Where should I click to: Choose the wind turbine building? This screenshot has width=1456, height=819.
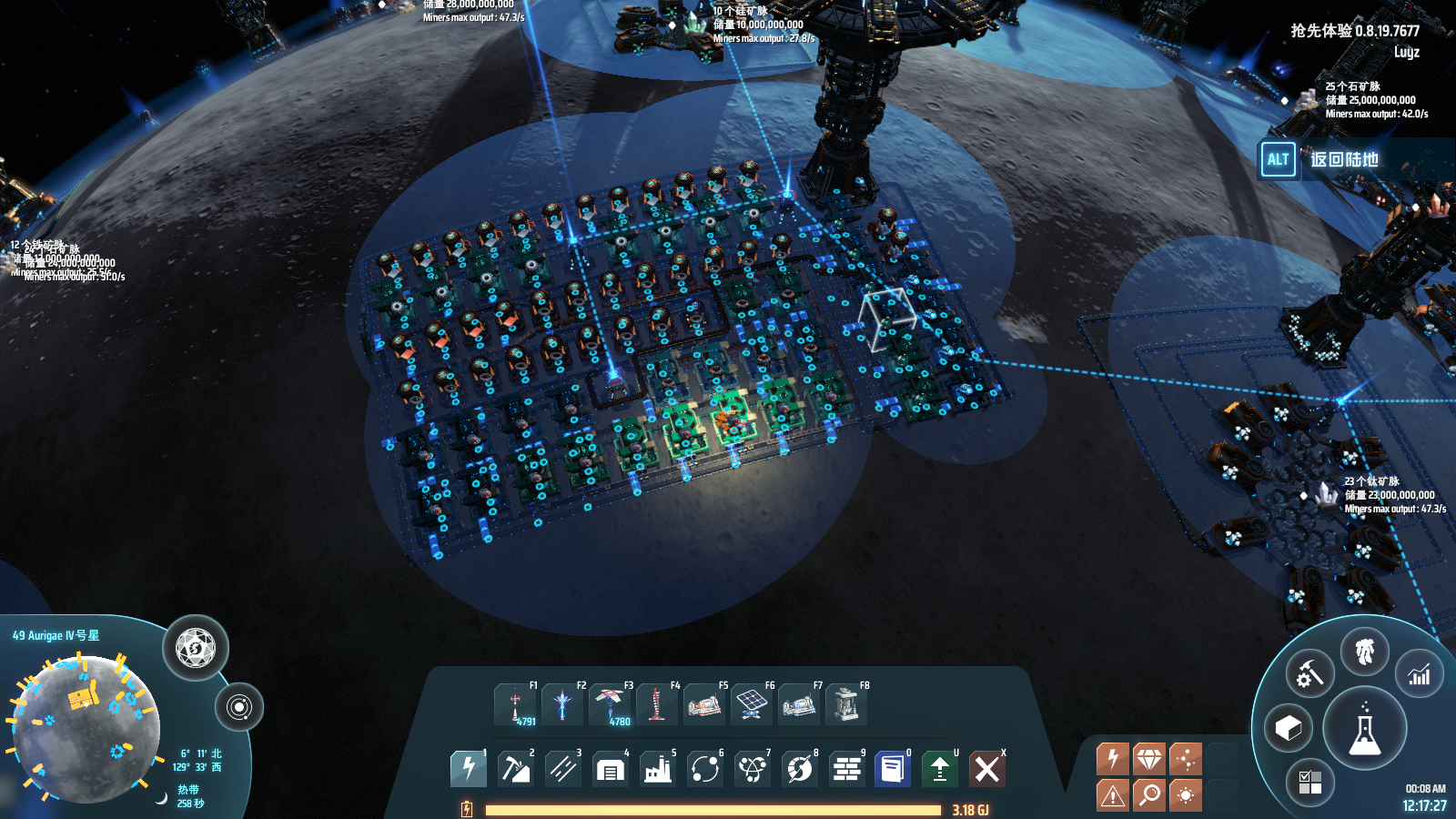coord(657,705)
